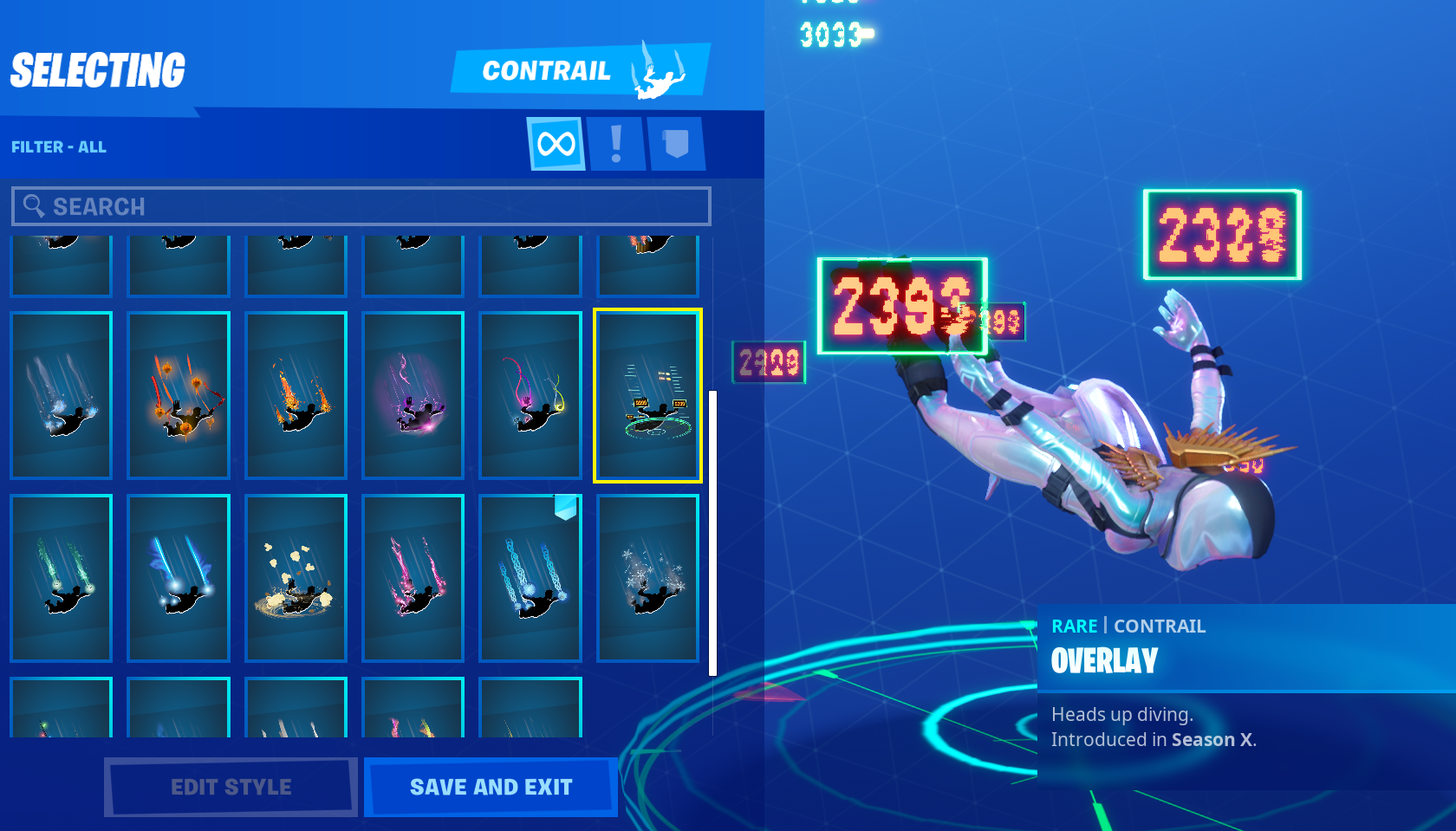Open the Edit Style option
Viewport: 1456px width, 831px height.
[x=231, y=787]
